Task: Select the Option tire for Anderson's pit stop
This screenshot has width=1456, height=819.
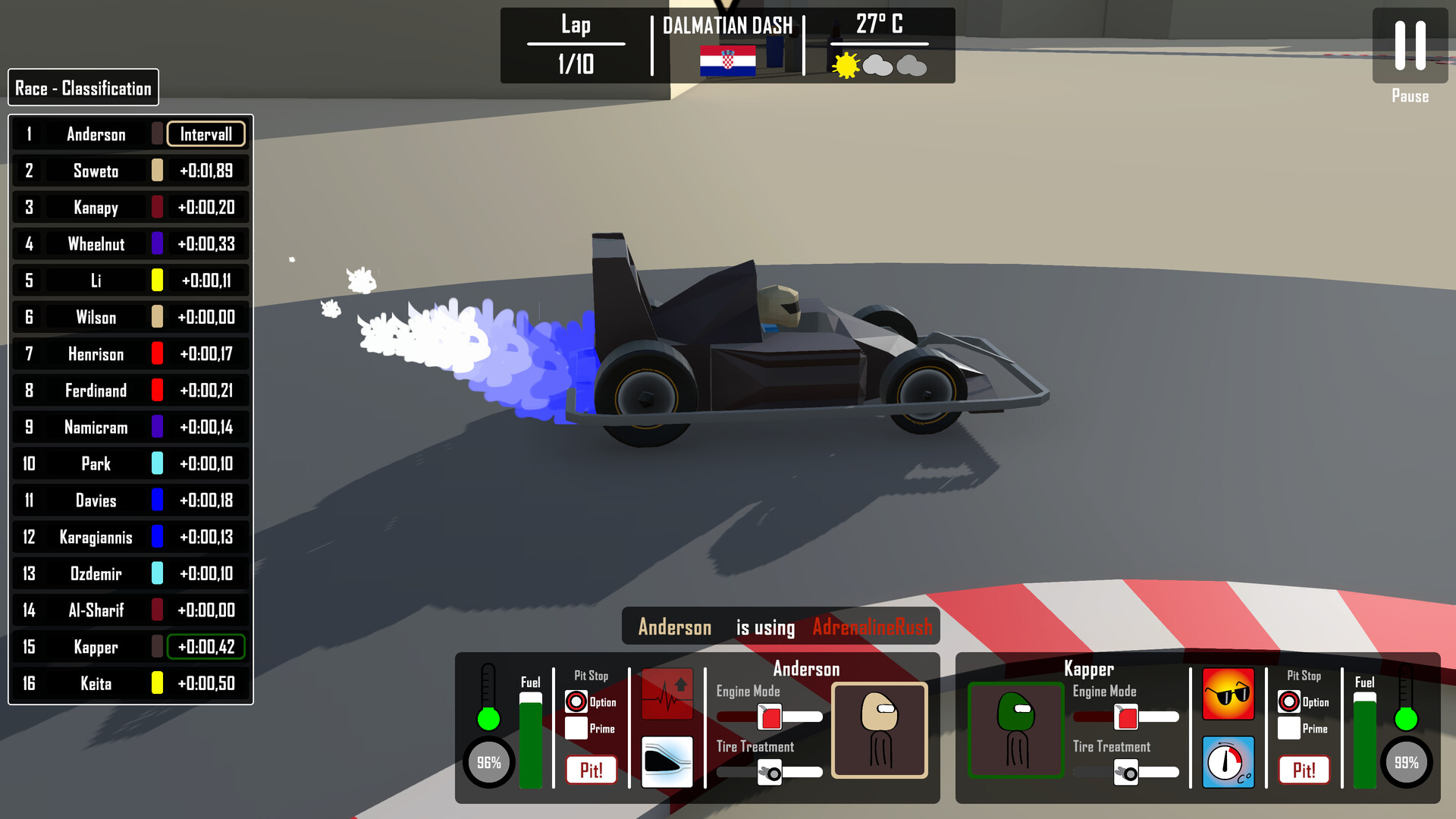Action: click(577, 702)
